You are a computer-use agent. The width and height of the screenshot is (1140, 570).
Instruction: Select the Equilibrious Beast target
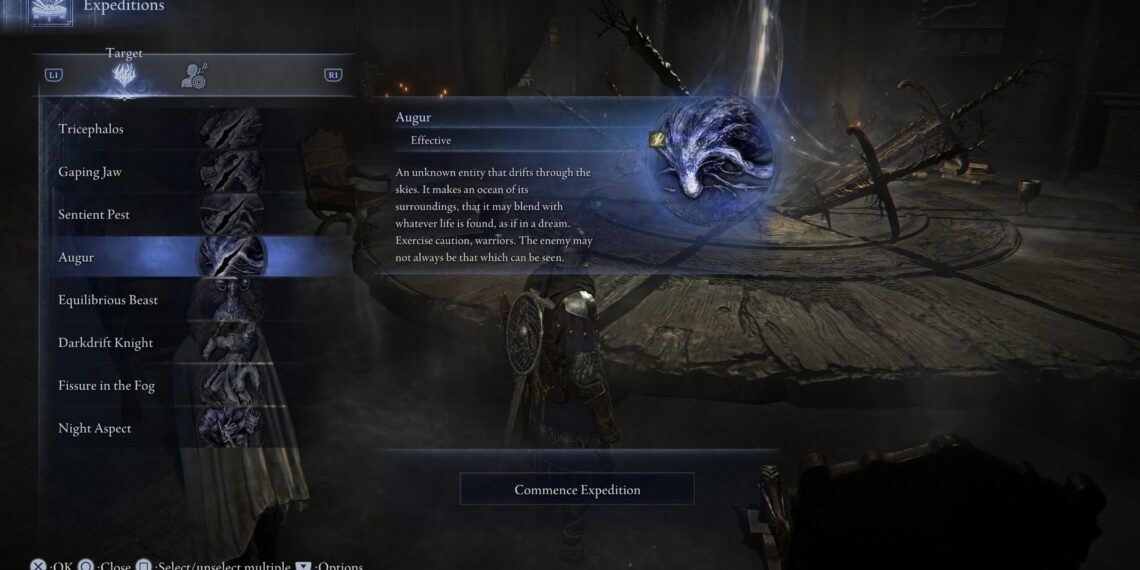click(x=160, y=300)
